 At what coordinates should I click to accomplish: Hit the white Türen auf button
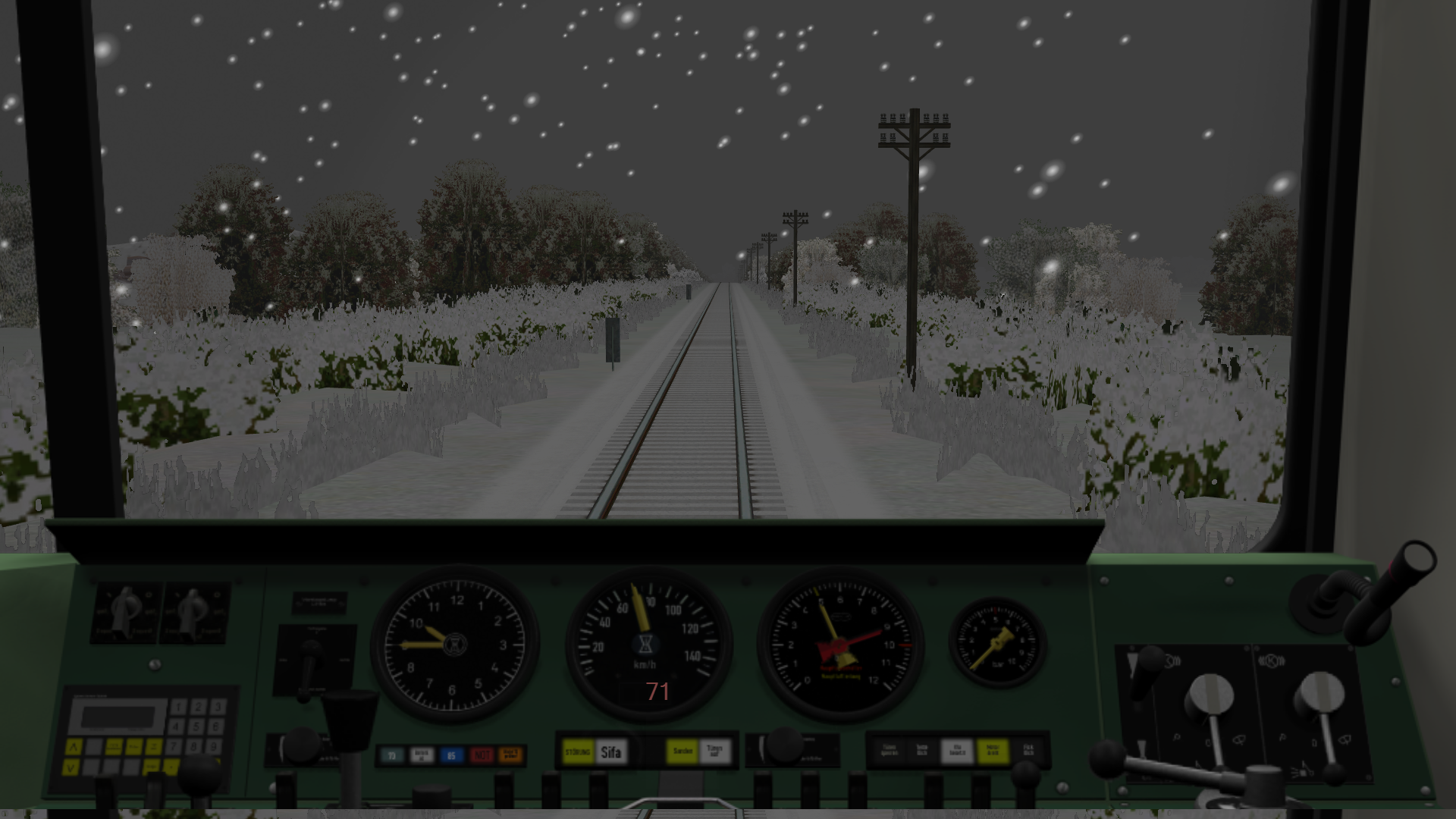pos(714,752)
